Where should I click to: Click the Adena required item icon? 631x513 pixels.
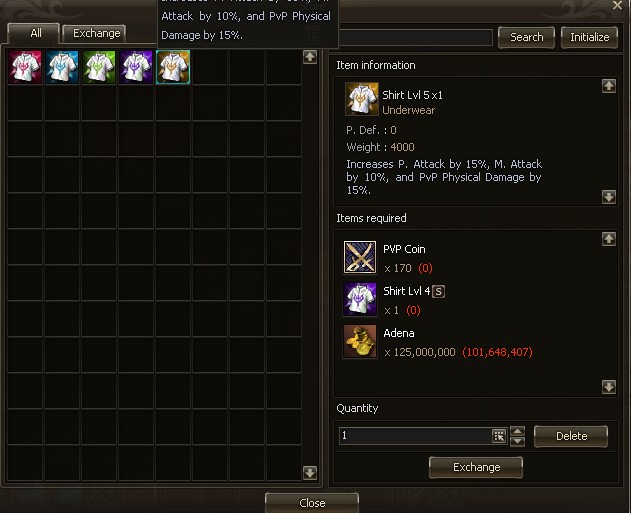pos(360,341)
